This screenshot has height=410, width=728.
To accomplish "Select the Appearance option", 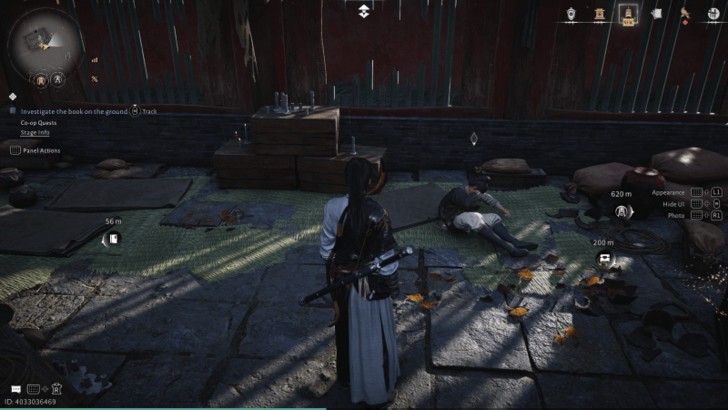I will (x=668, y=192).
